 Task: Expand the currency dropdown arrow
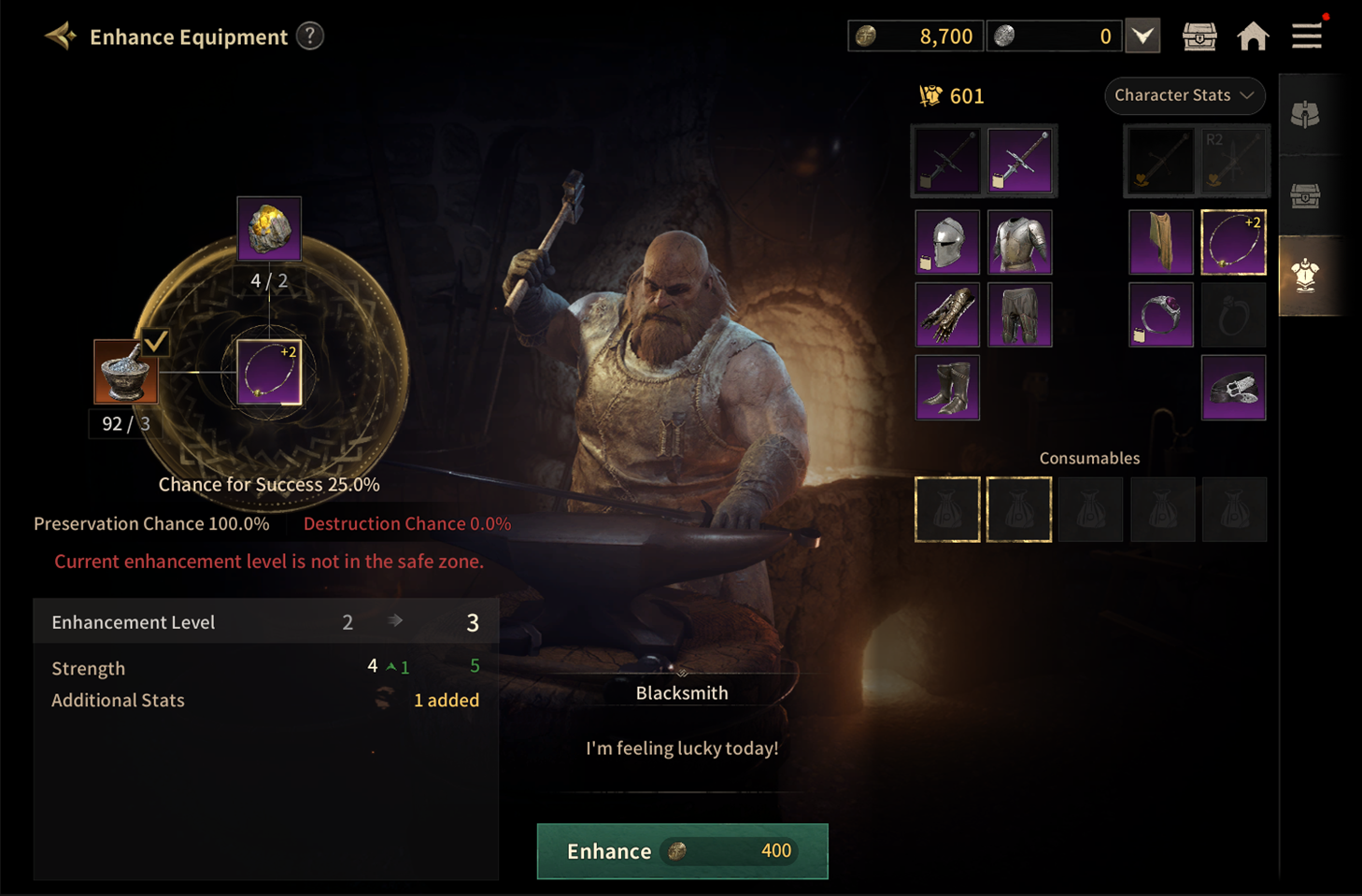pos(1142,36)
